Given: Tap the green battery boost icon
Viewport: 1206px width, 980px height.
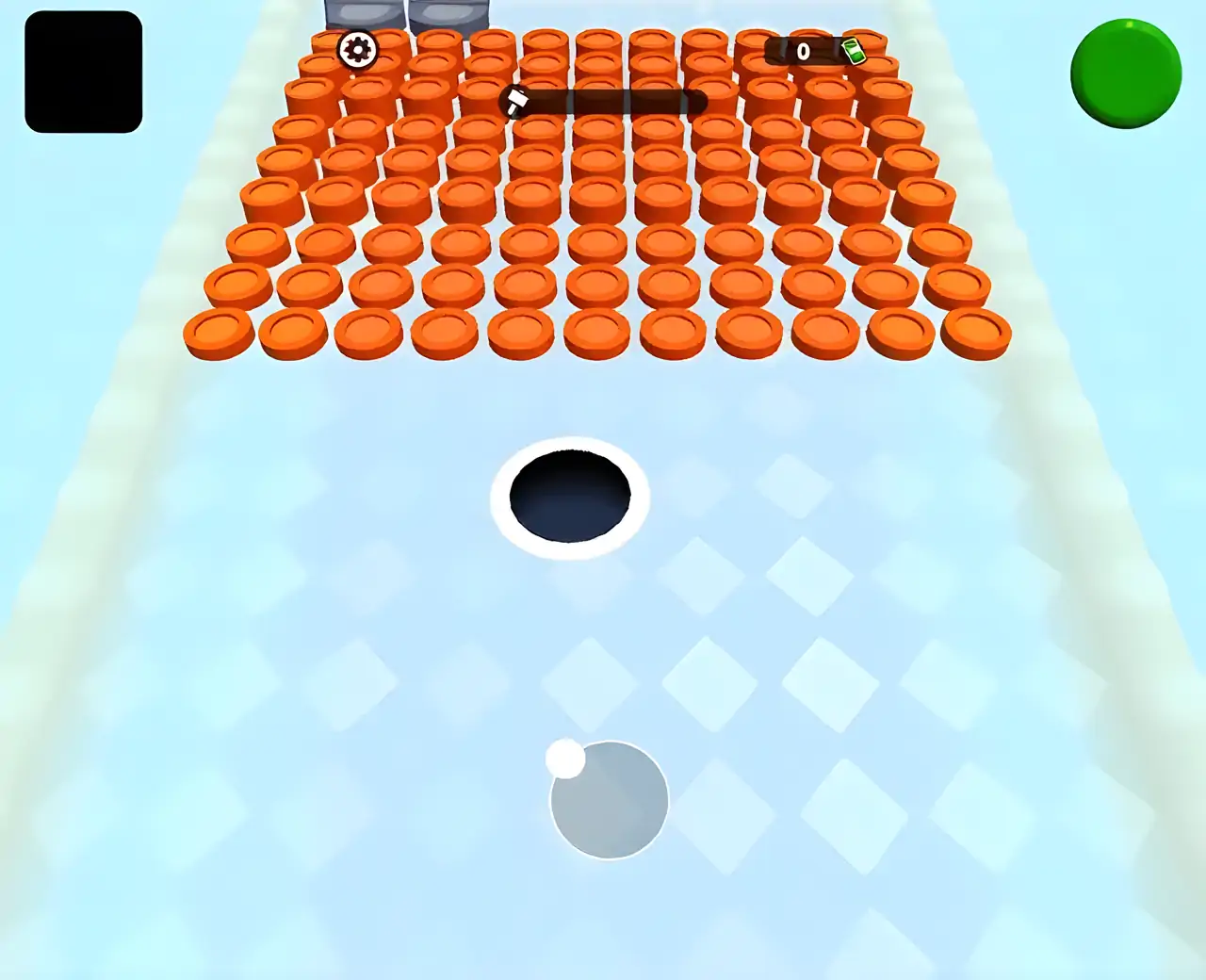Looking at the screenshot, I should coord(854,52).
